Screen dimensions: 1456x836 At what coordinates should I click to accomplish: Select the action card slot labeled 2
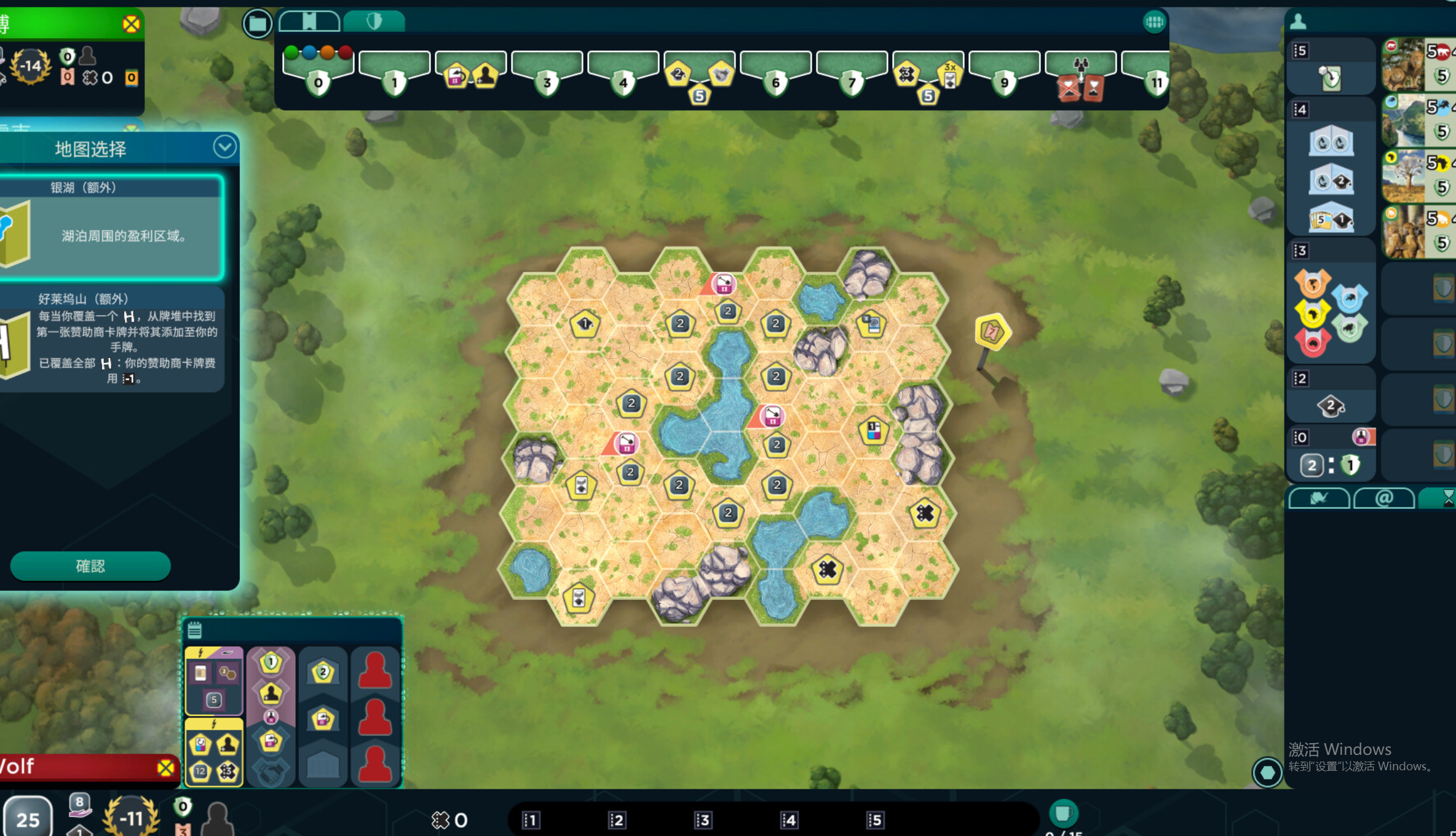point(617,820)
